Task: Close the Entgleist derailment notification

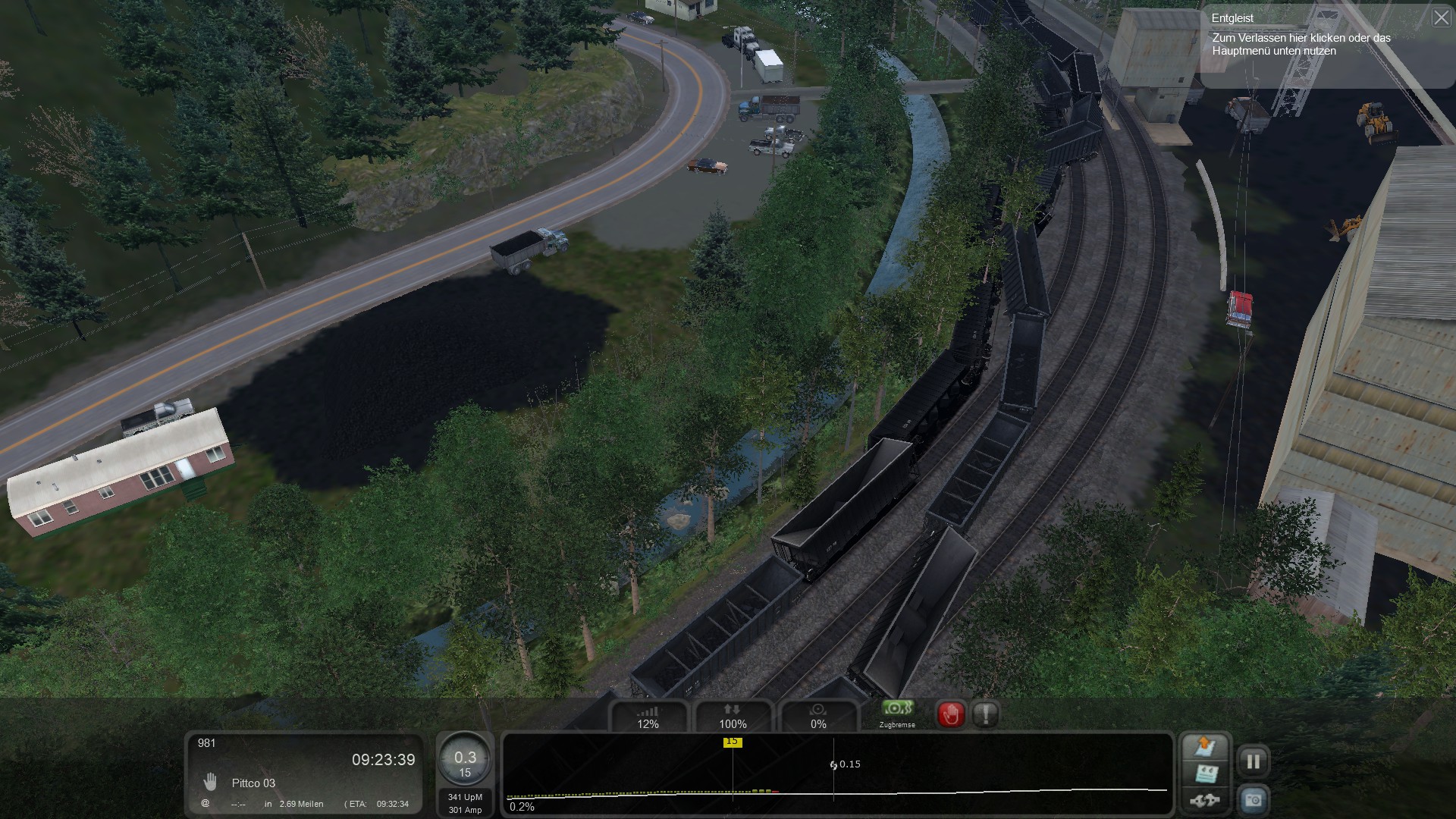Action: (1441, 17)
